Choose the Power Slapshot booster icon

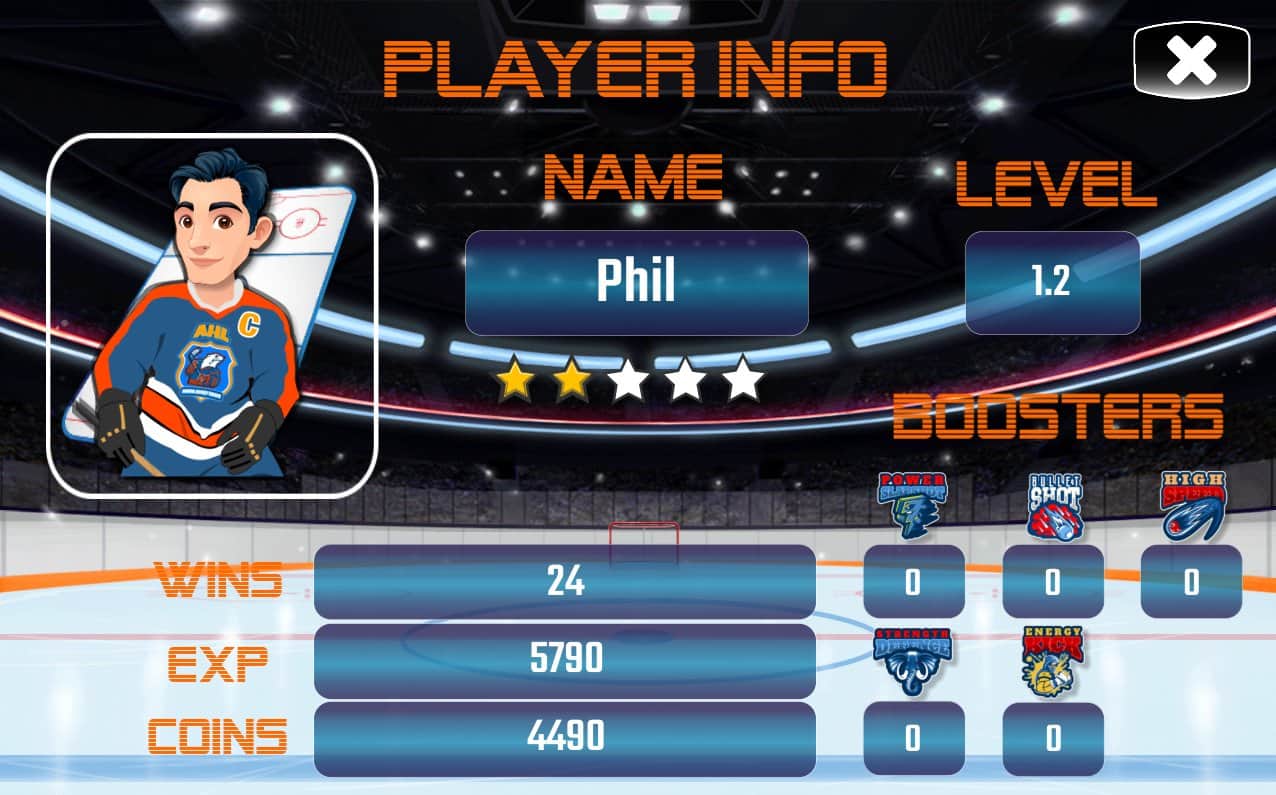click(x=912, y=505)
